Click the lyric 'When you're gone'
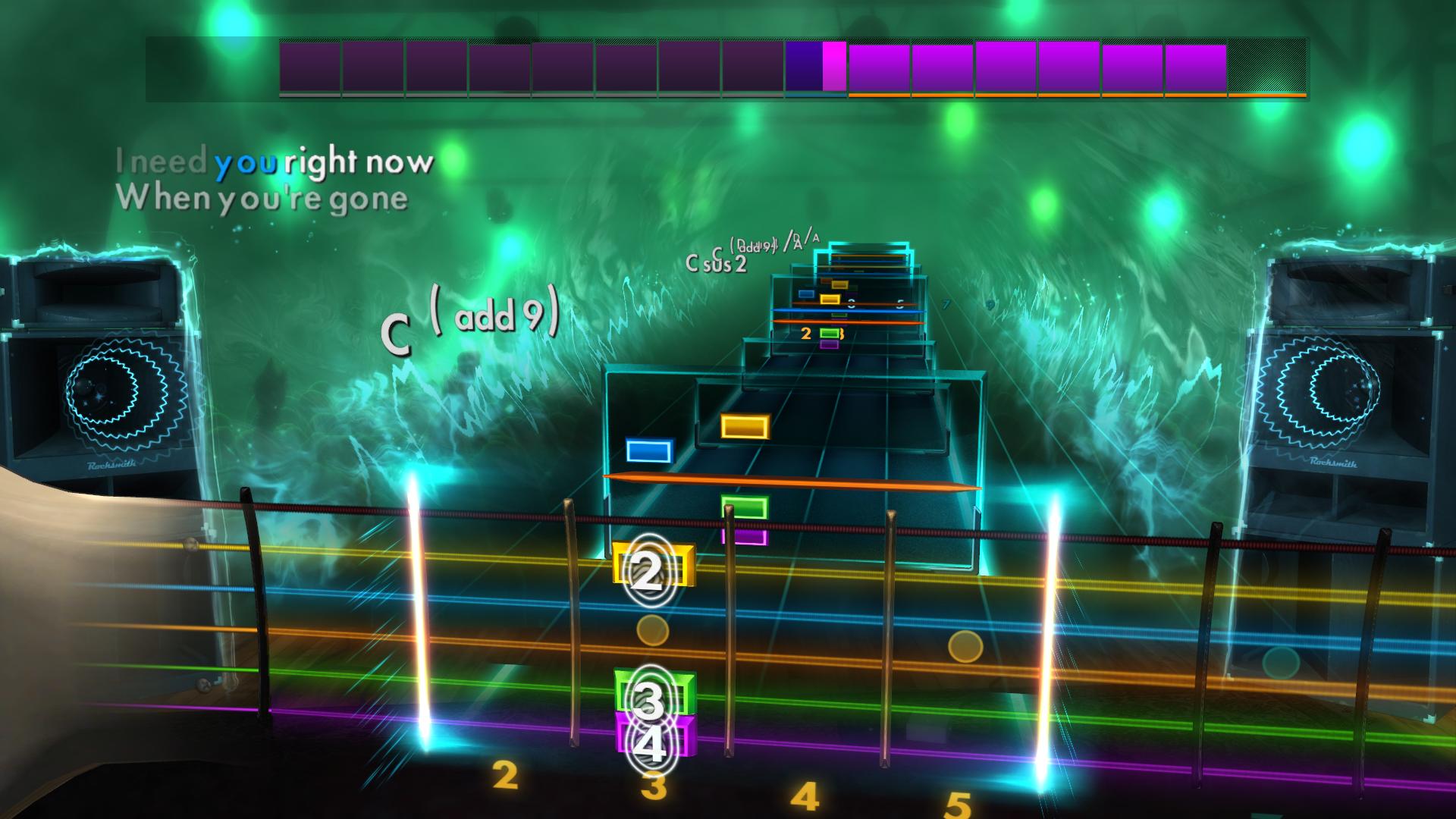 [x=262, y=199]
